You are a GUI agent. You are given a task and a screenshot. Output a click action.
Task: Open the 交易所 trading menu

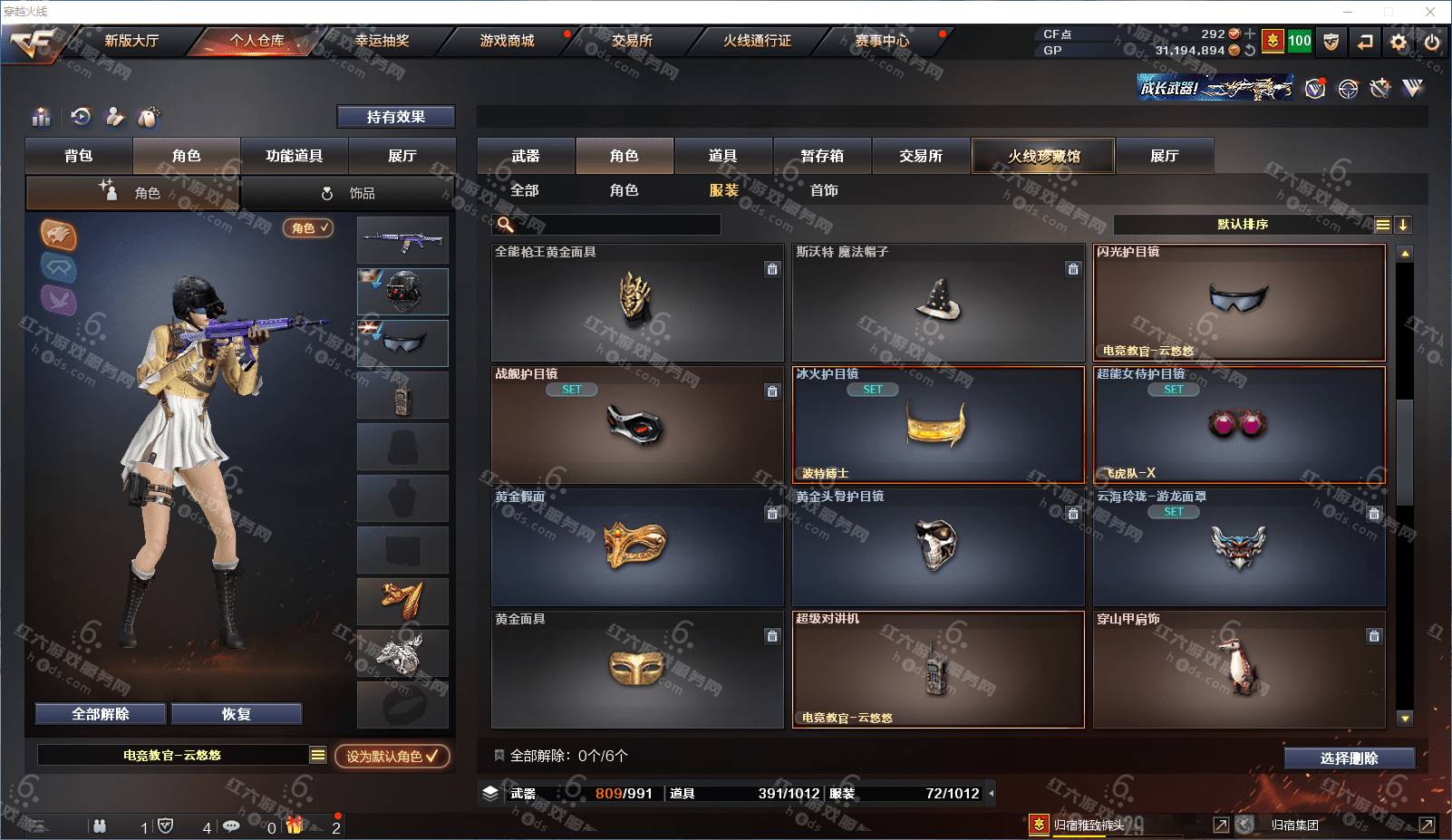click(632, 41)
